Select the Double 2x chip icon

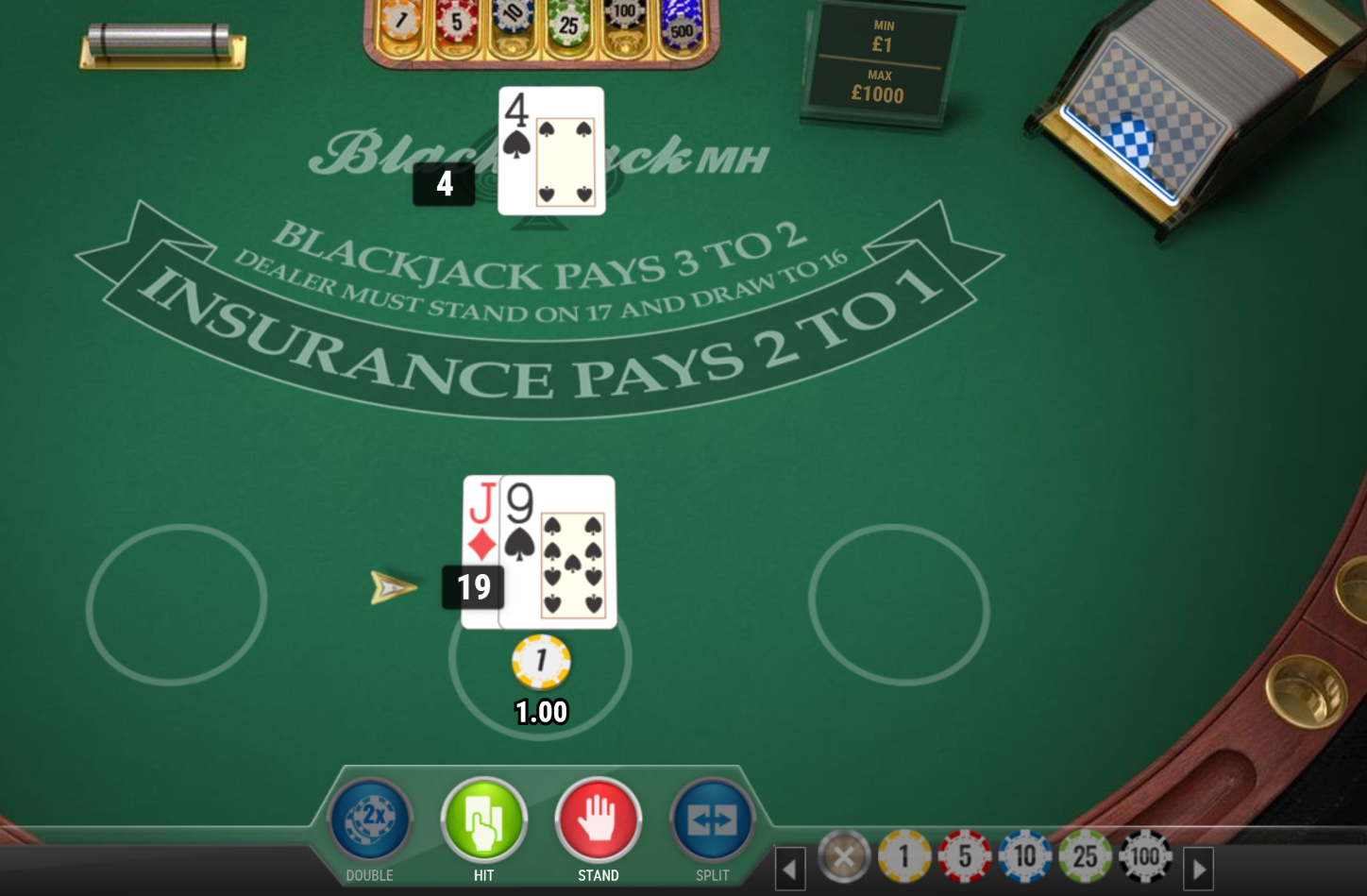tap(368, 820)
